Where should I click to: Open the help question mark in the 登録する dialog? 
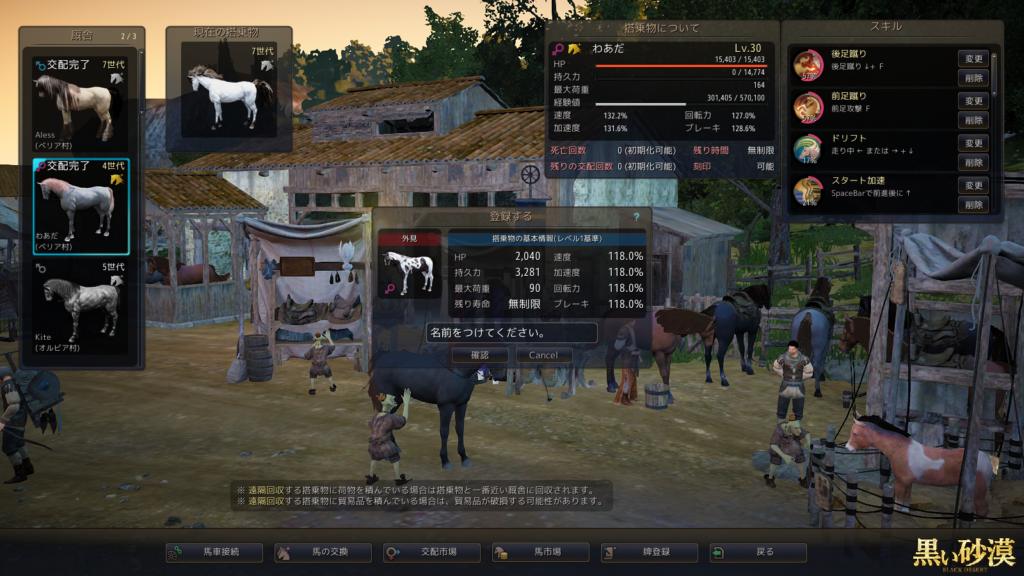coord(636,216)
